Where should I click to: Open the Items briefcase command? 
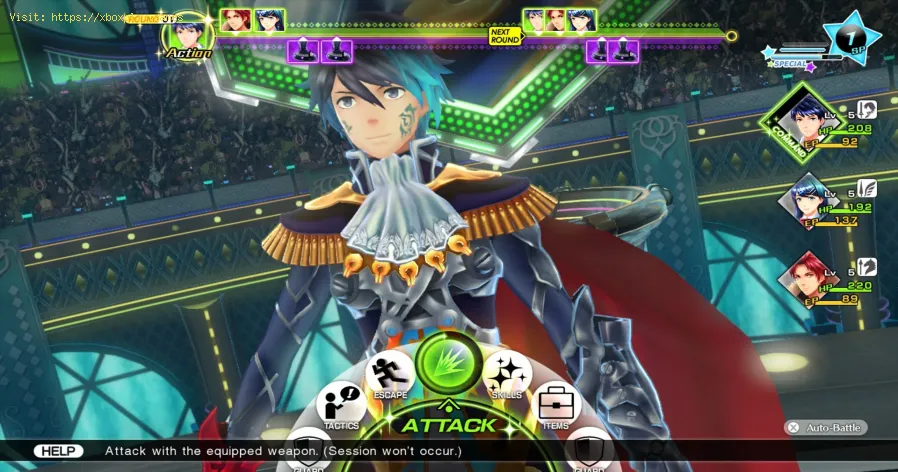click(553, 405)
